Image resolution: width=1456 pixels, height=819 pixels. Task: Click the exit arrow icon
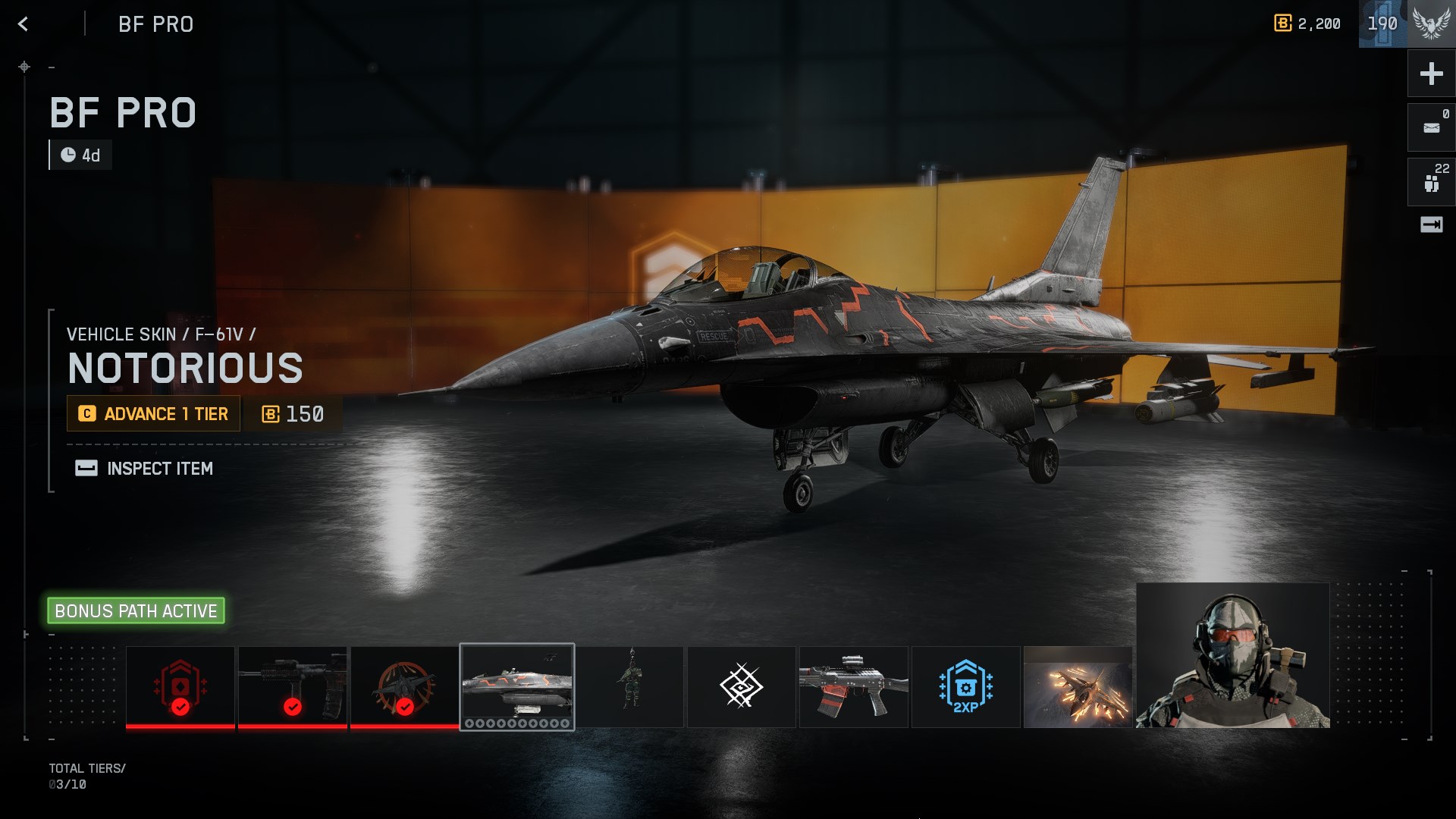point(1431,224)
